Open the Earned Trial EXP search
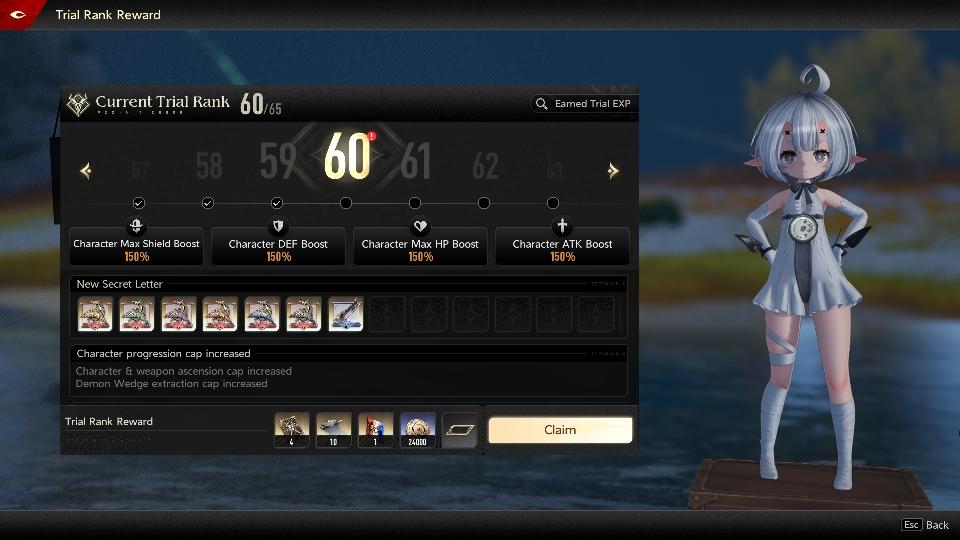This screenshot has height=540, width=960. tap(583, 104)
